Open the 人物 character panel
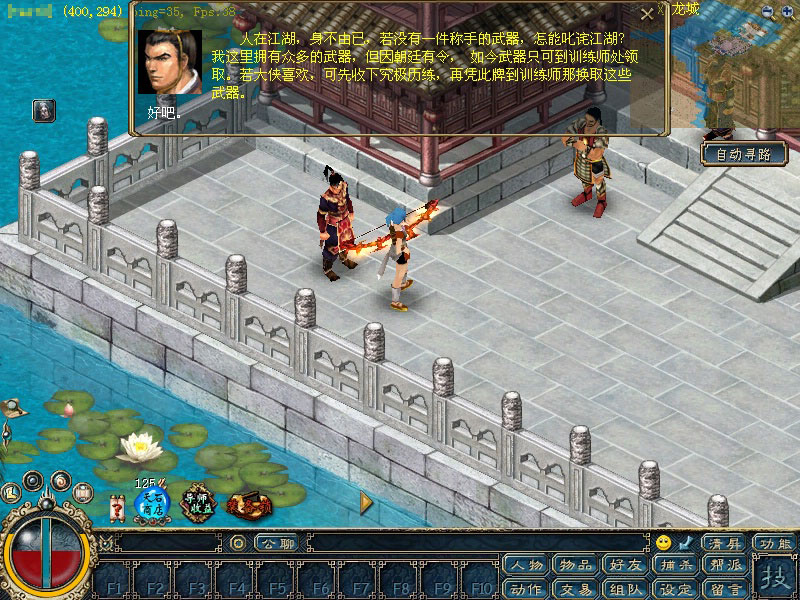The width and height of the screenshot is (800, 600). tap(526, 566)
